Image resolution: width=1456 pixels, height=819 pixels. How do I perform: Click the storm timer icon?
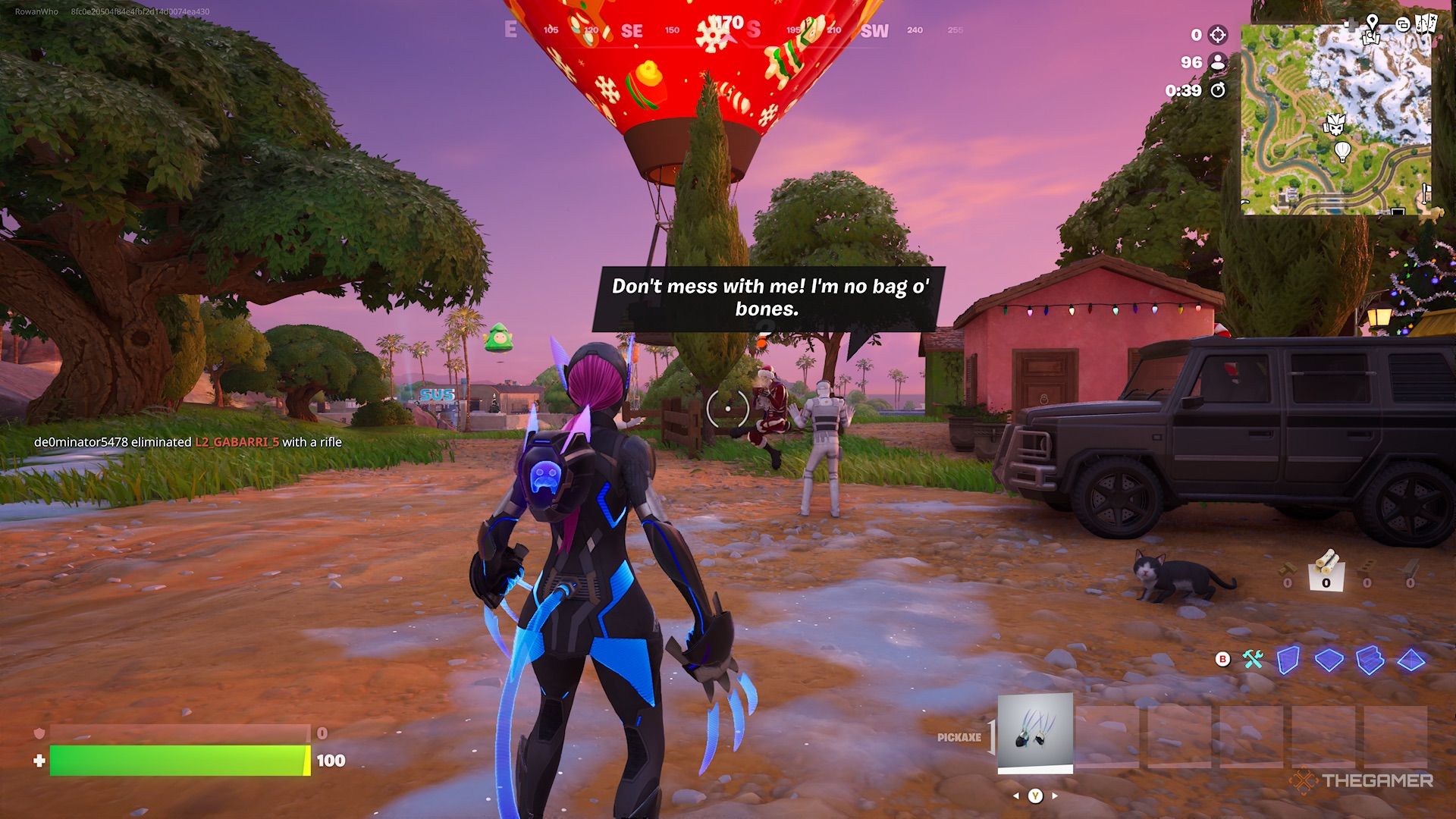pos(1219,89)
